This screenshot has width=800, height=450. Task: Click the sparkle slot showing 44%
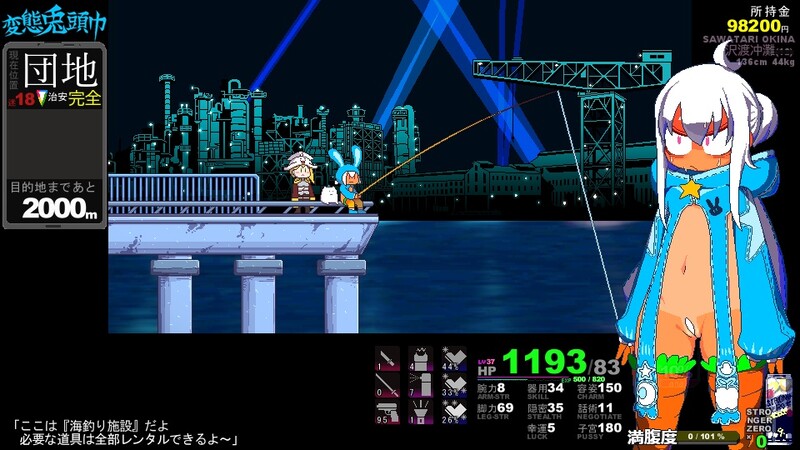point(454,359)
